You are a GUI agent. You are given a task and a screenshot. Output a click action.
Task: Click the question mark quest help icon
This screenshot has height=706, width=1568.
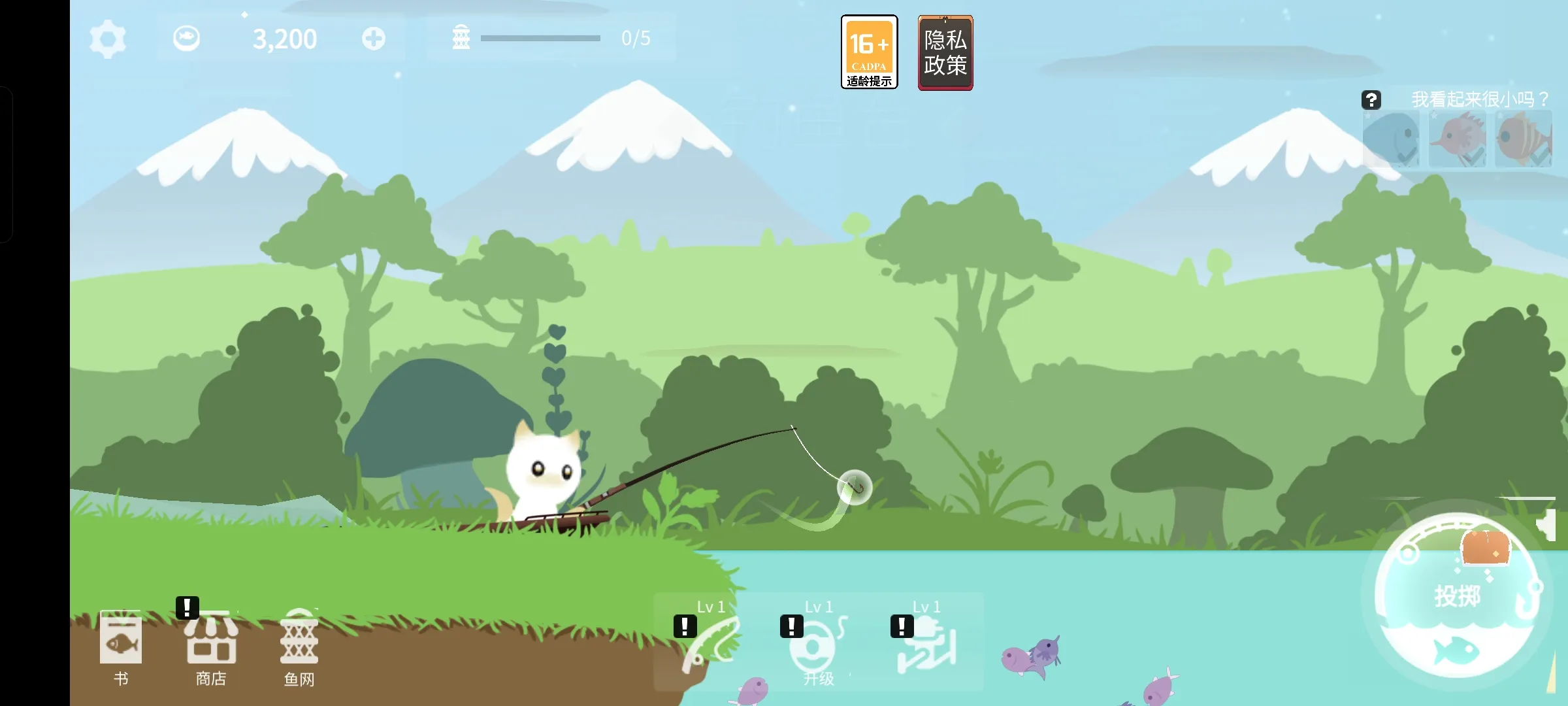pos(1371,100)
